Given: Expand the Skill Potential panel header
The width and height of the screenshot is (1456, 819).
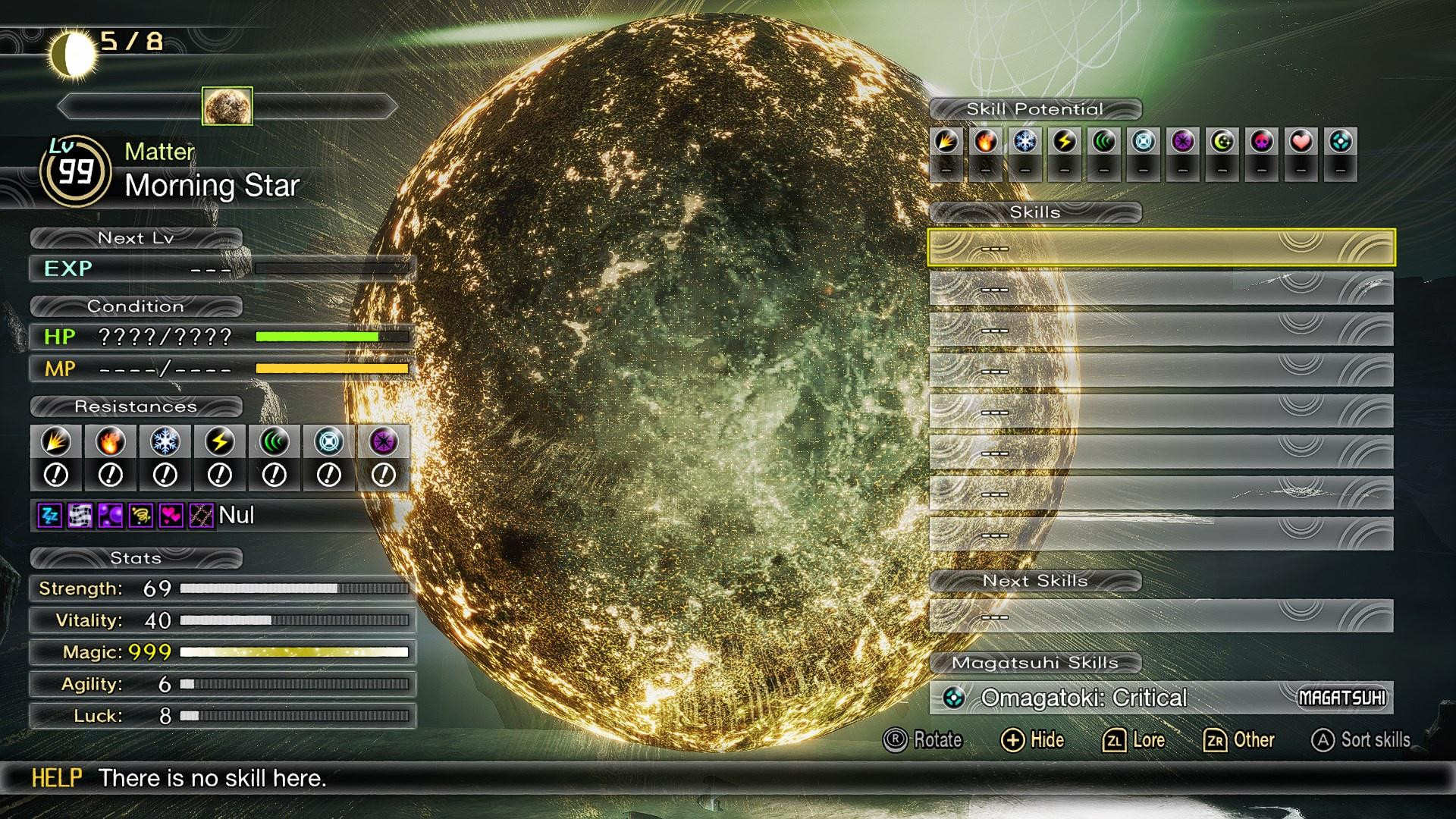Looking at the screenshot, I should point(1035,108).
